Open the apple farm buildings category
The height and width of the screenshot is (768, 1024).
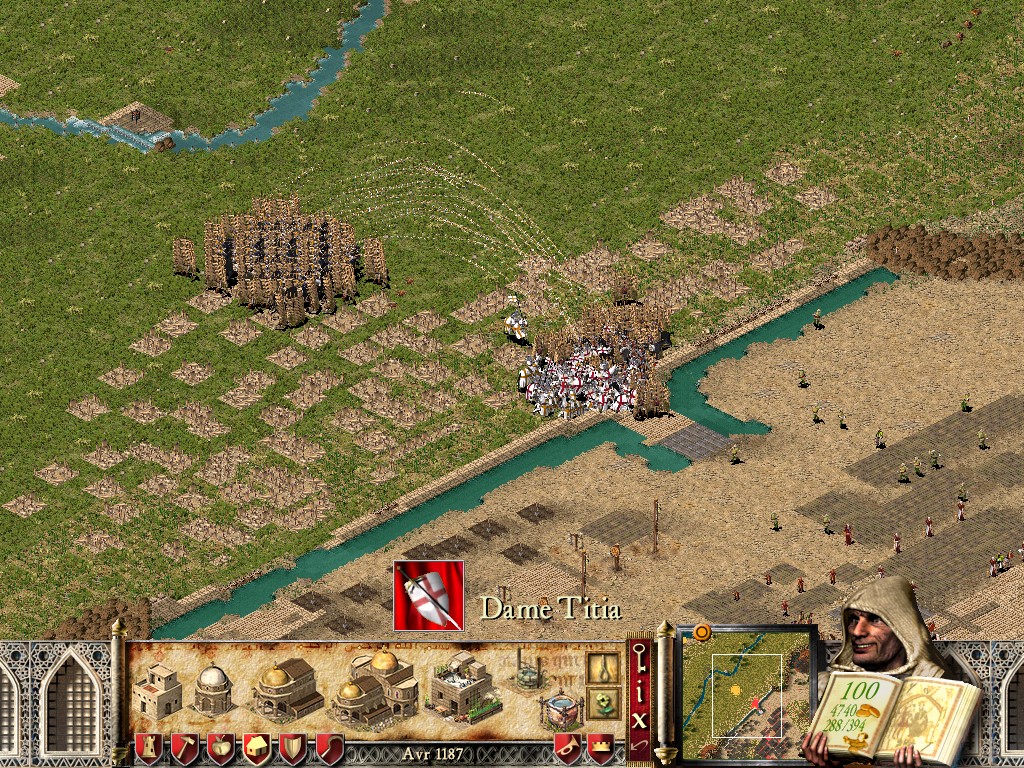221,748
